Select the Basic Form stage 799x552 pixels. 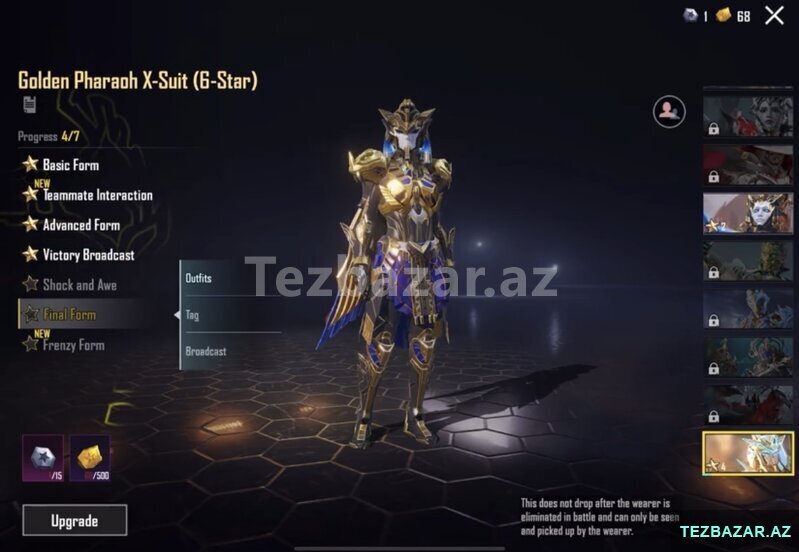[70, 165]
